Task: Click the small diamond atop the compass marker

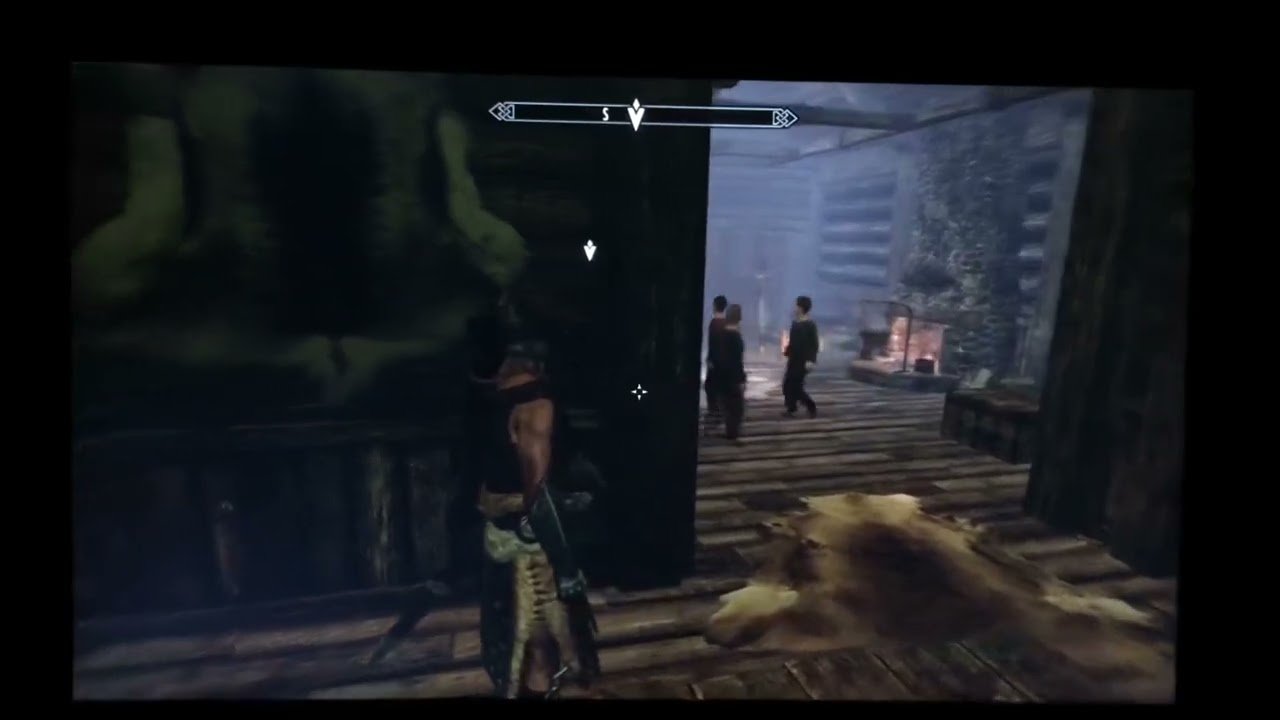Action: click(x=637, y=103)
